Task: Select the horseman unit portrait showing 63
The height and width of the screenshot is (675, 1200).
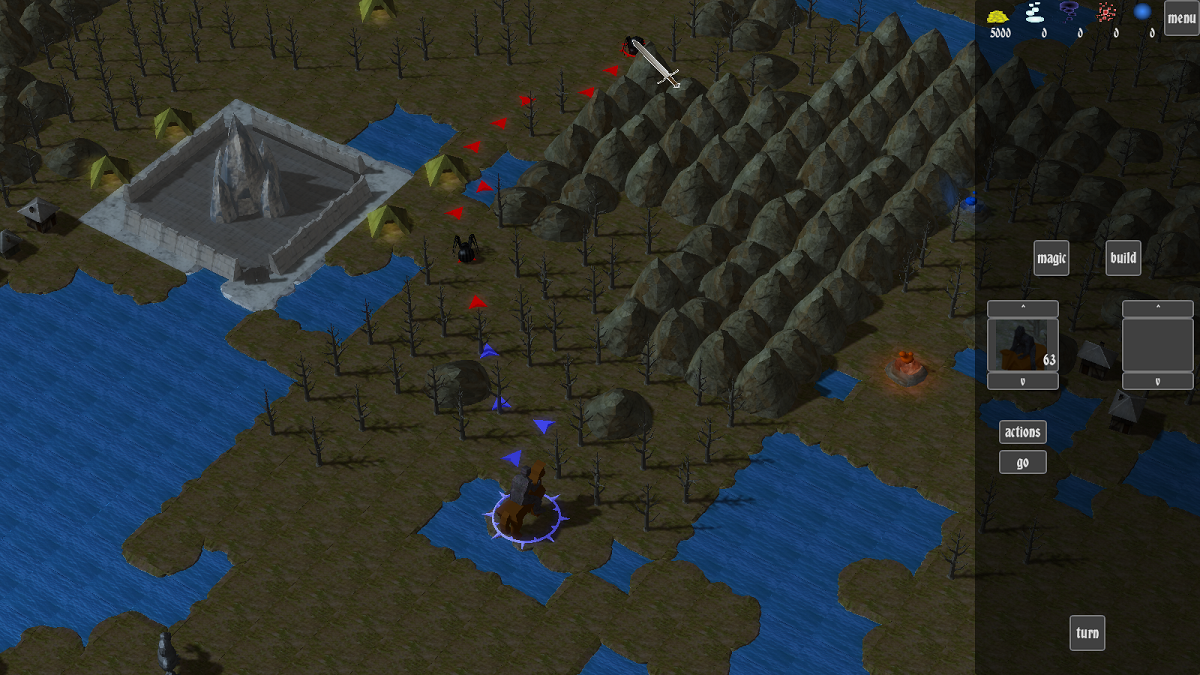Action: click(x=1022, y=345)
